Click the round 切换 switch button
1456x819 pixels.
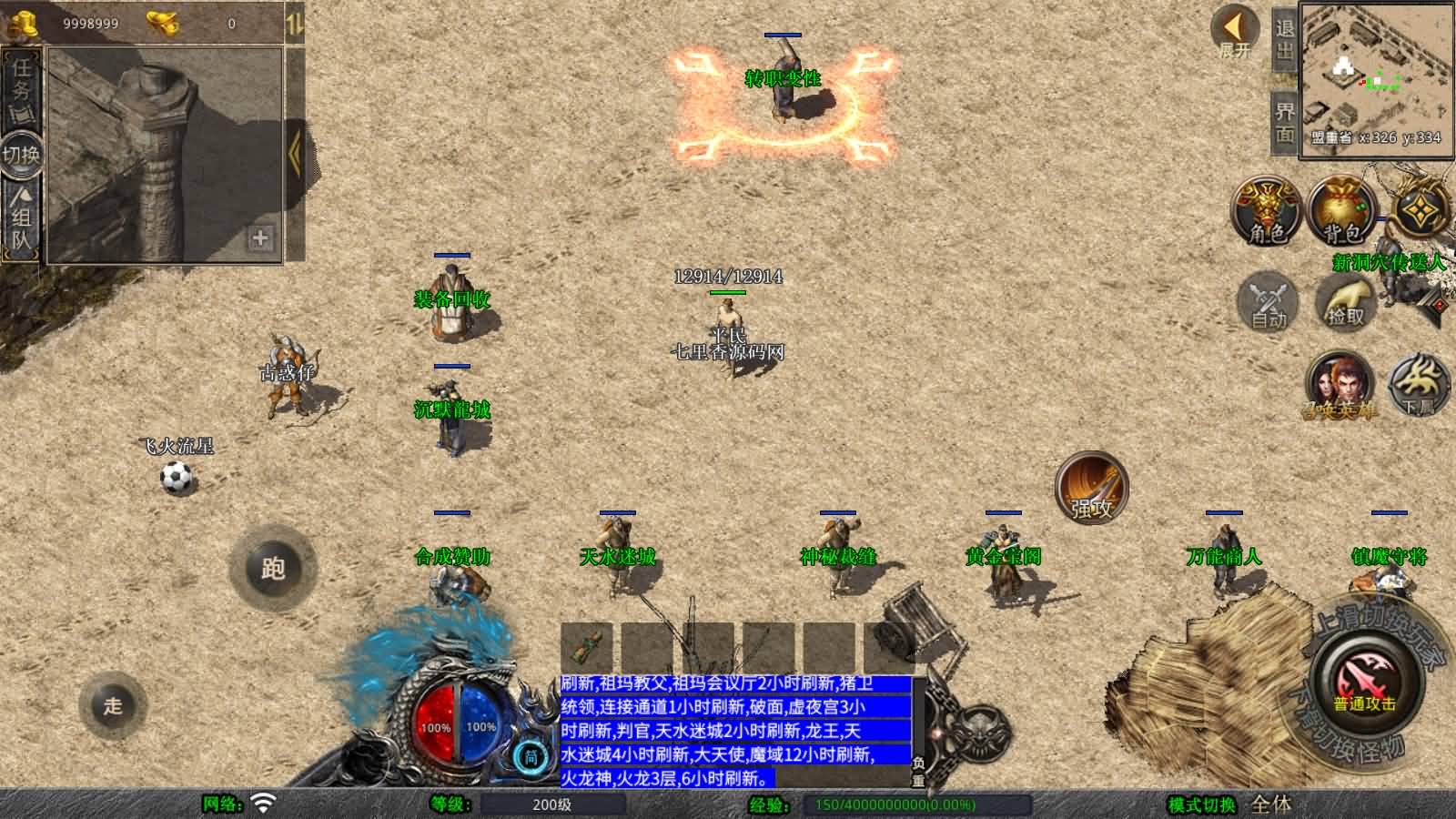pyautogui.click(x=21, y=155)
